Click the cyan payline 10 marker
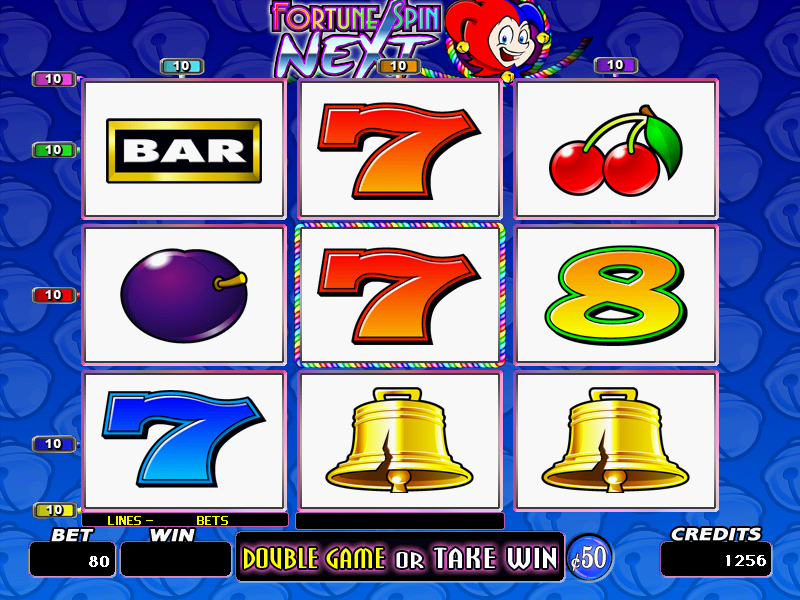 point(182,66)
